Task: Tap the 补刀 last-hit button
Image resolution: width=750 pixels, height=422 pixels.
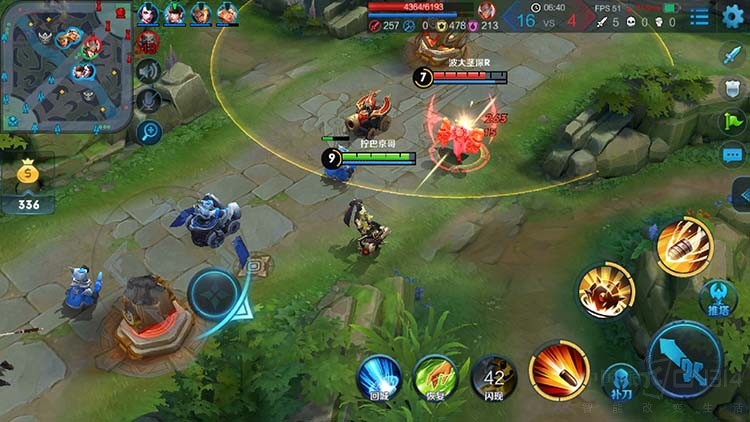Action: click(620, 380)
